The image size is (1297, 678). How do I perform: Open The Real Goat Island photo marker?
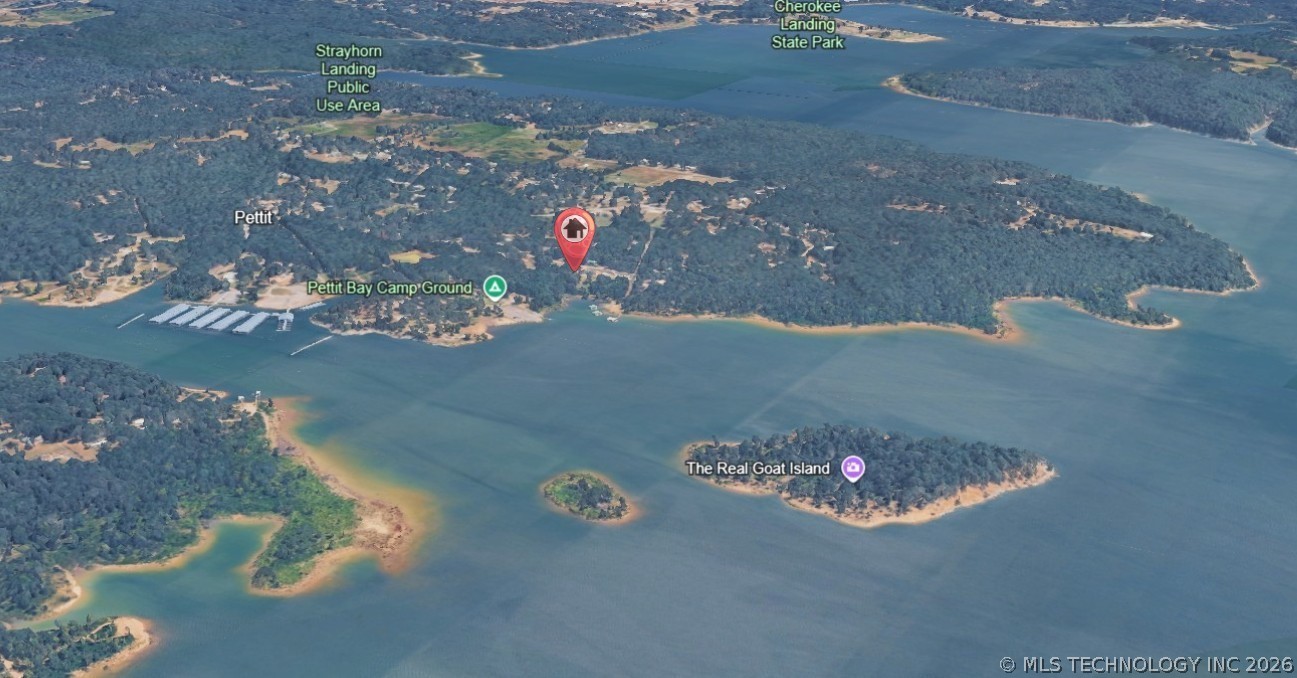852,468
